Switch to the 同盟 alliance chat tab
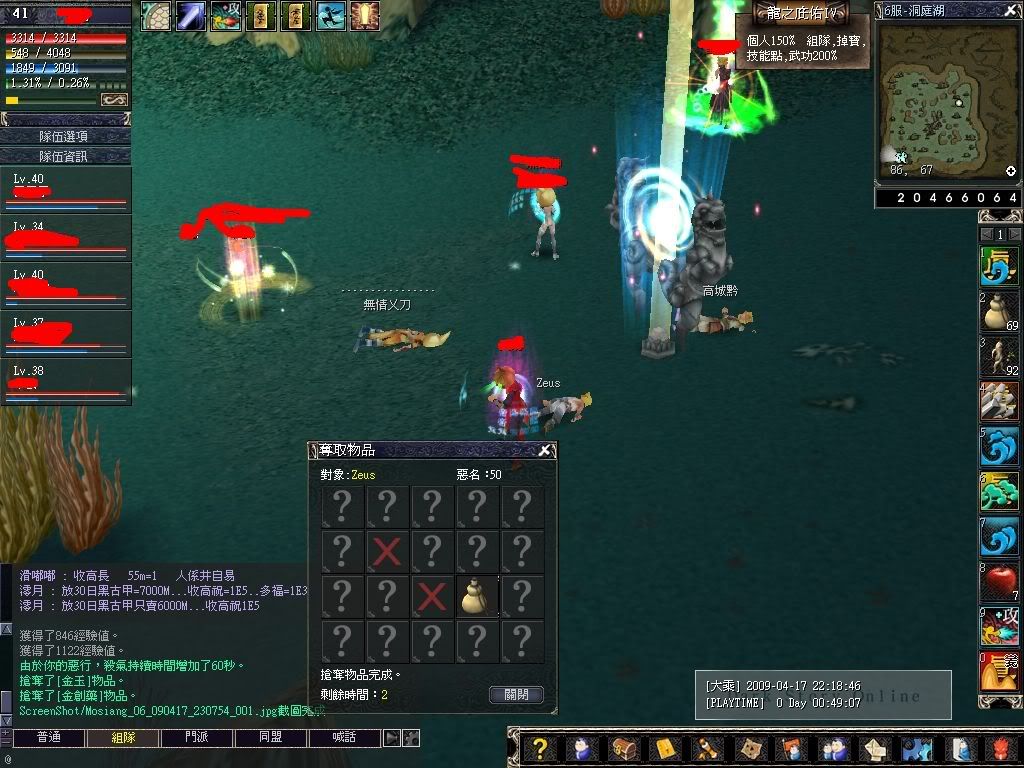This screenshot has height=768, width=1024. point(270,738)
